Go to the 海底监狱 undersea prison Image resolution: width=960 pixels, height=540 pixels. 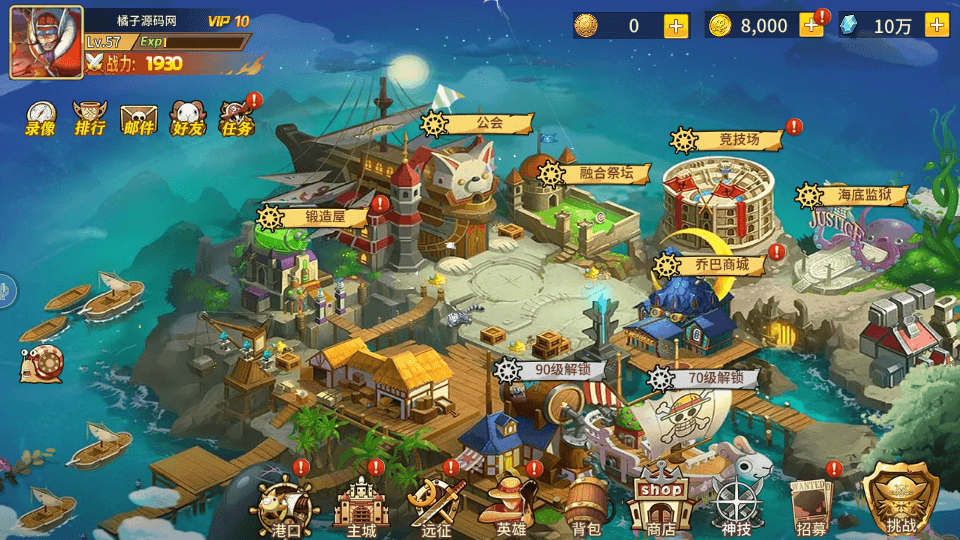[850, 196]
